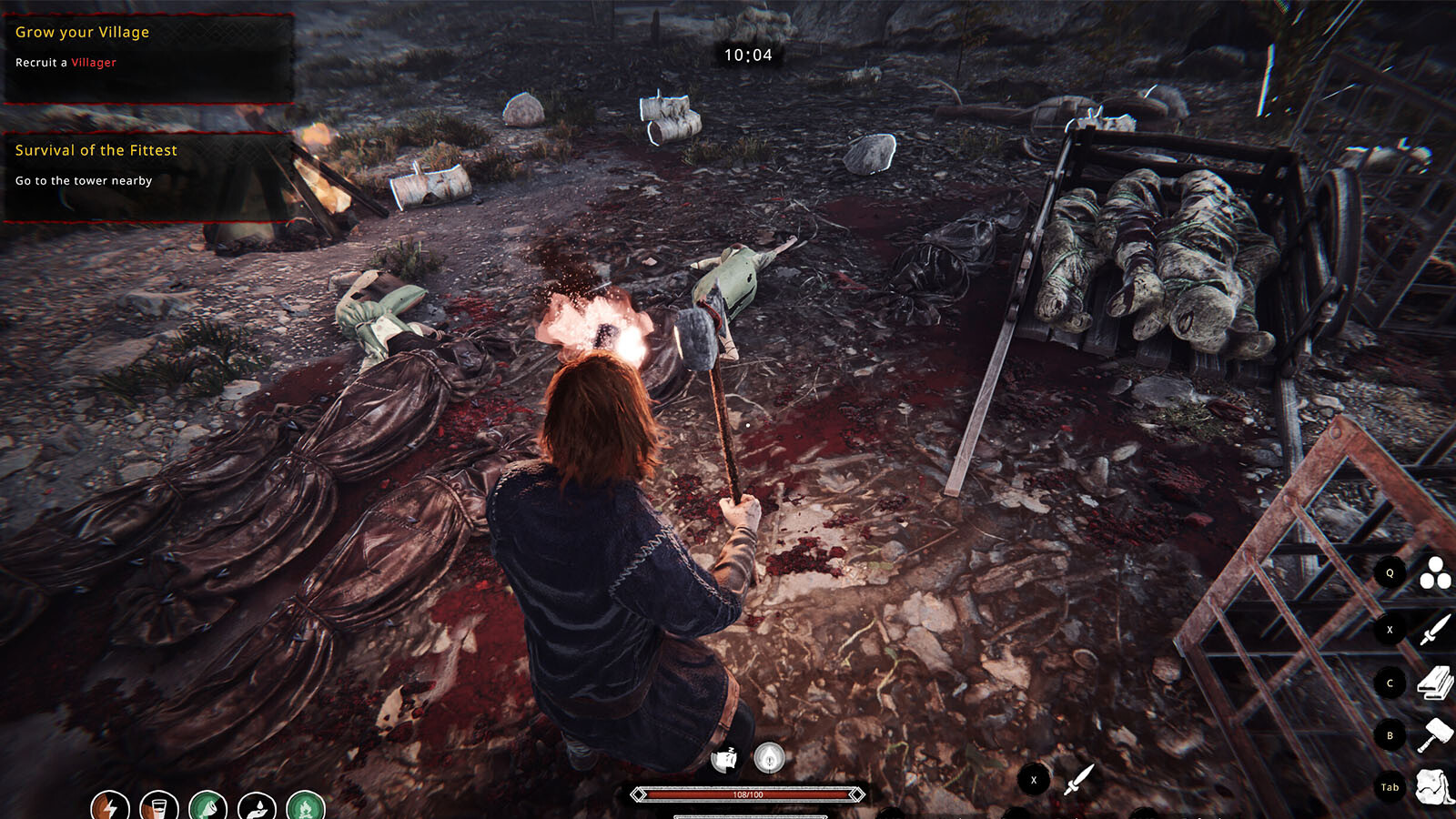Check the drinking glass thirst icon

coord(159,806)
